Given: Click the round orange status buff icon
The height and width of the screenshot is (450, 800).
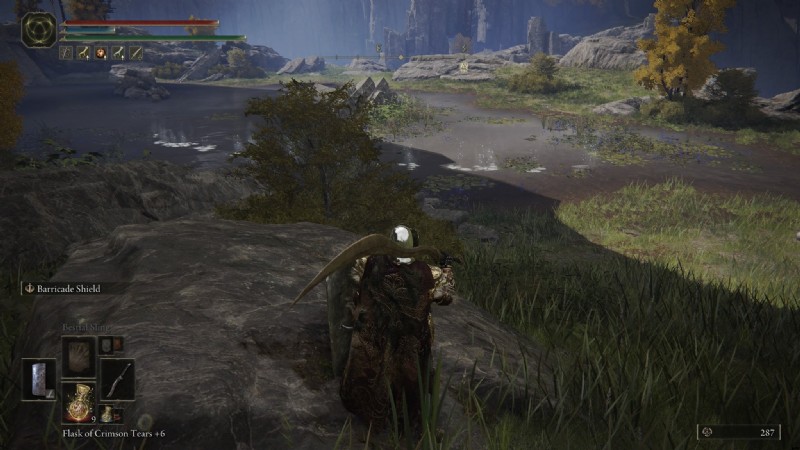Looking at the screenshot, I should coord(101,53).
